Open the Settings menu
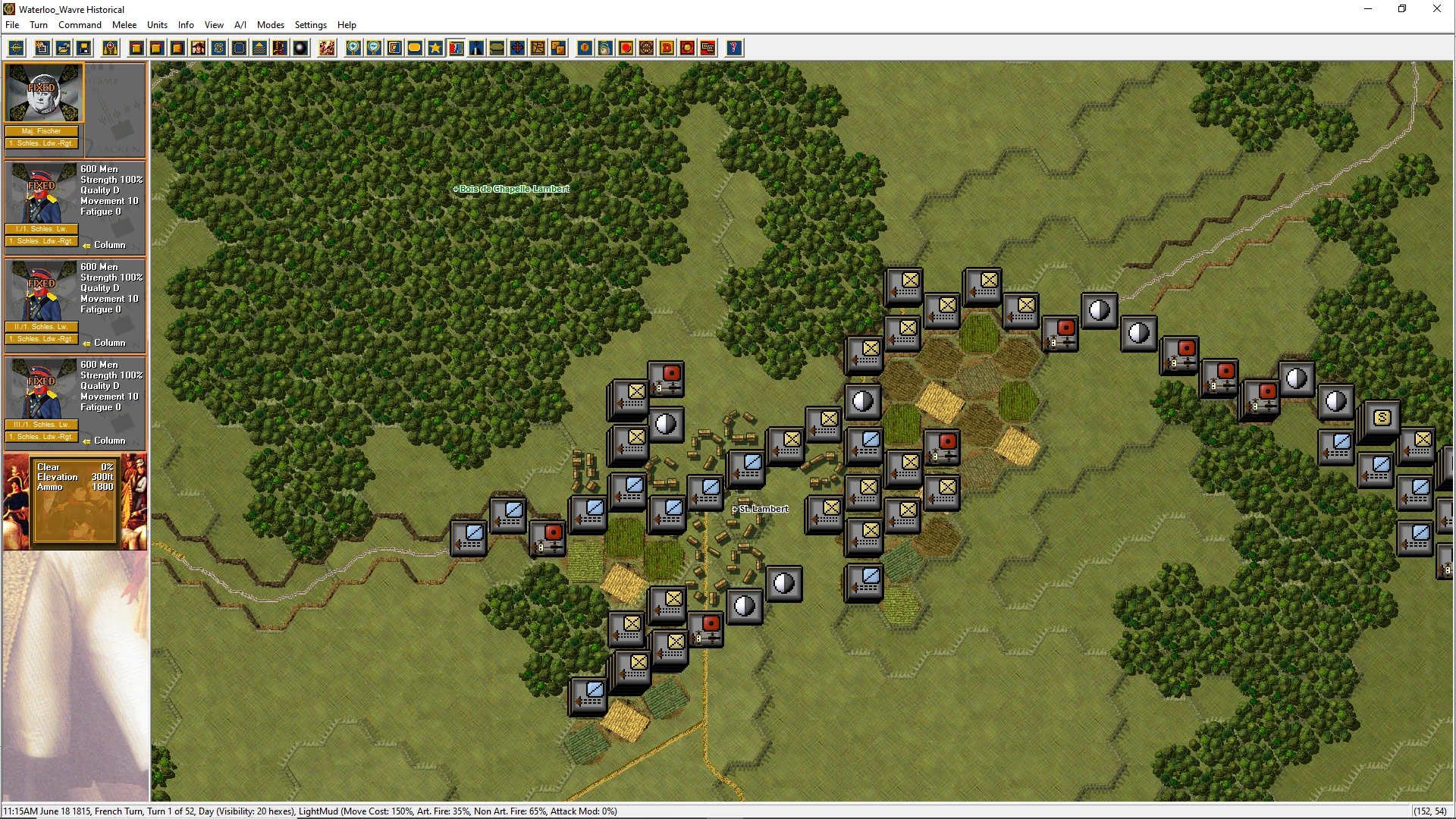1456x819 pixels. click(x=311, y=25)
